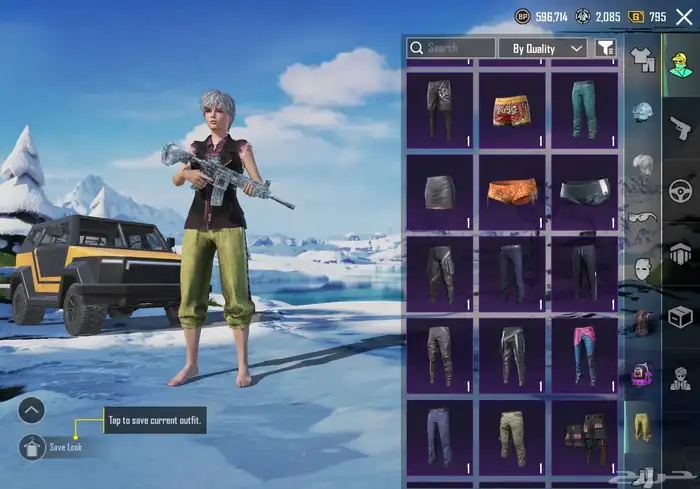
Task: Choose the khaki cargo pants
Action: pos(511,436)
